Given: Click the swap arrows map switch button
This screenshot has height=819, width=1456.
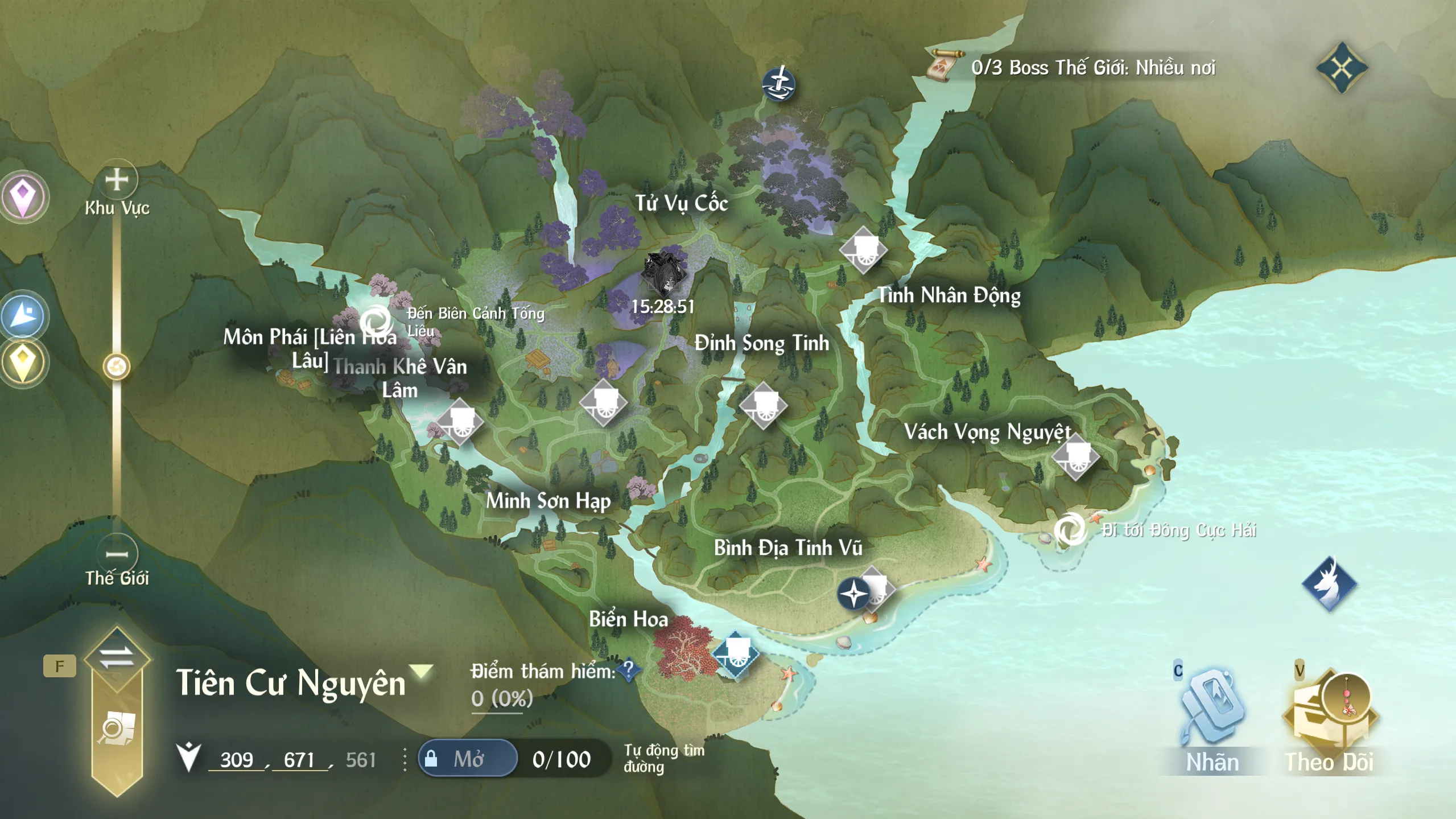Looking at the screenshot, I should (x=117, y=657).
